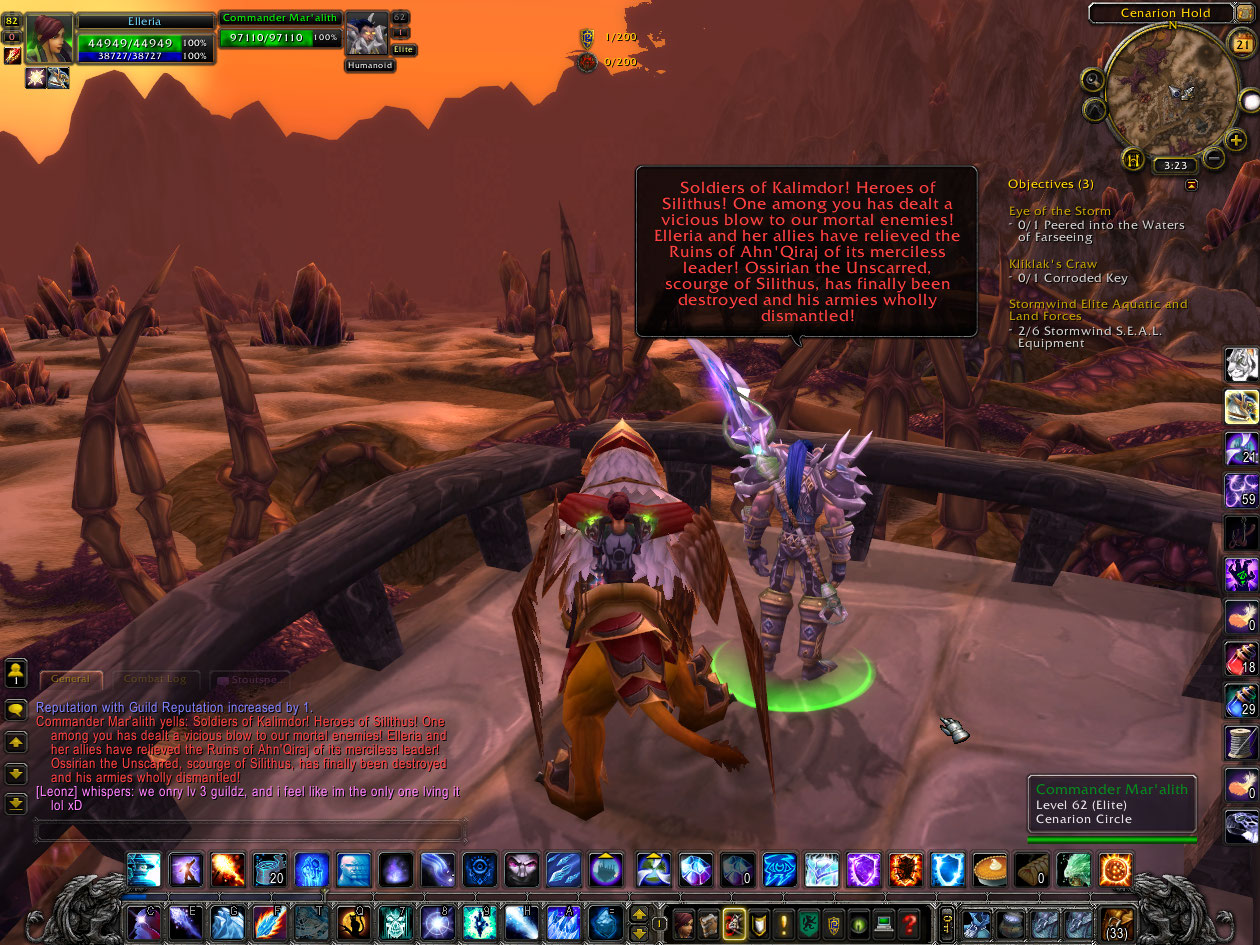Zoom out the minimap with minus button

pos(1213,158)
